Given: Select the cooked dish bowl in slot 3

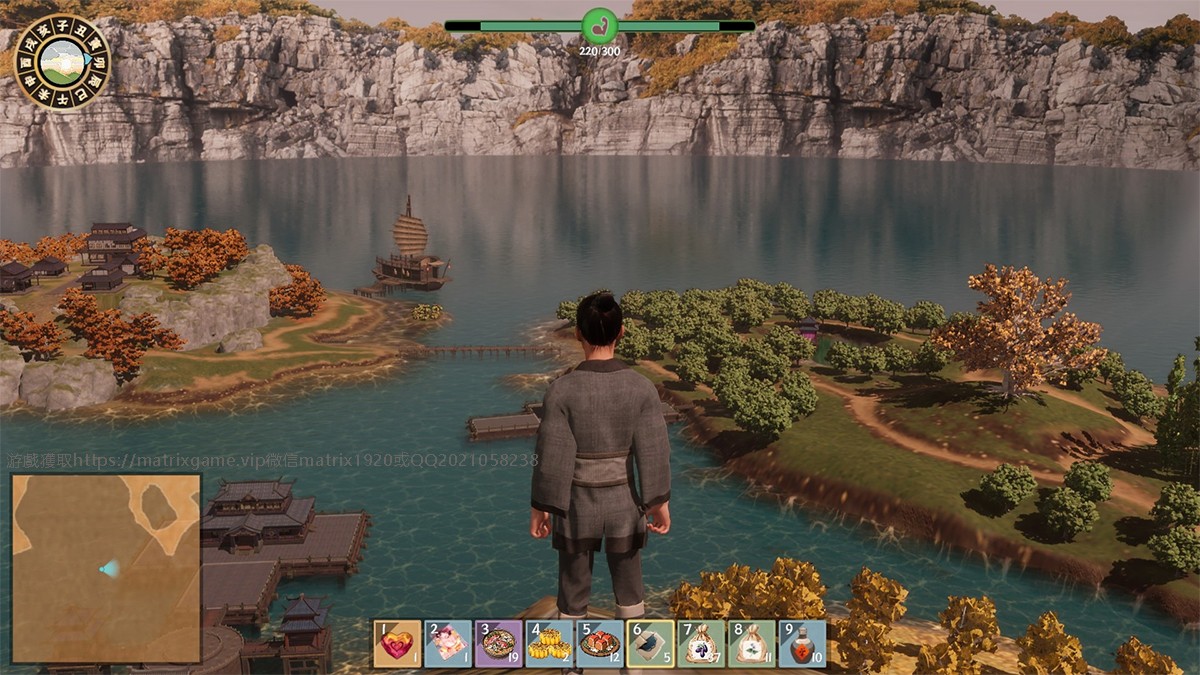Looking at the screenshot, I should click(499, 644).
